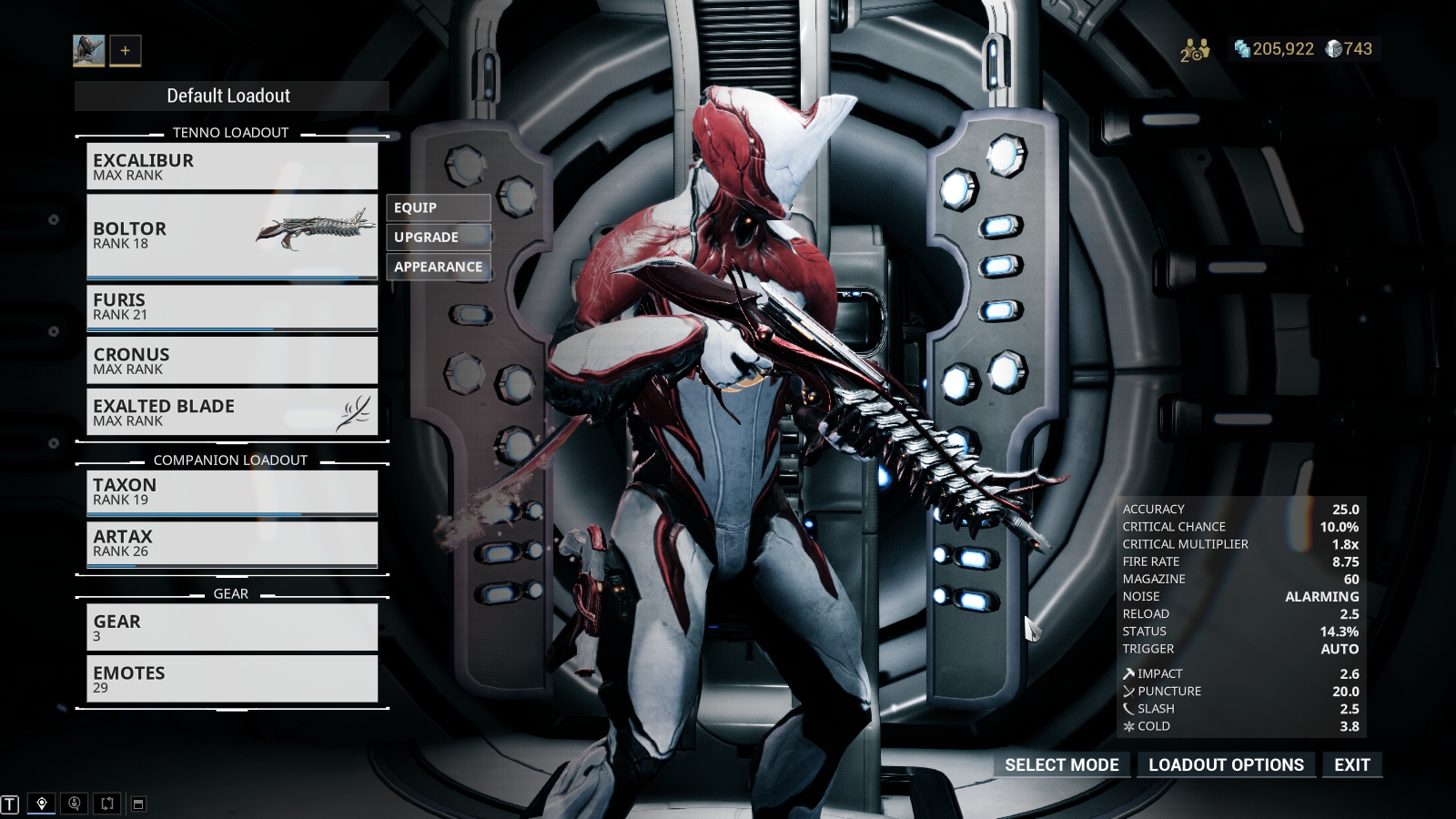
Task: Select the Boltor primary weapon slot
Action: pyautogui.click(x=231, y=236)
